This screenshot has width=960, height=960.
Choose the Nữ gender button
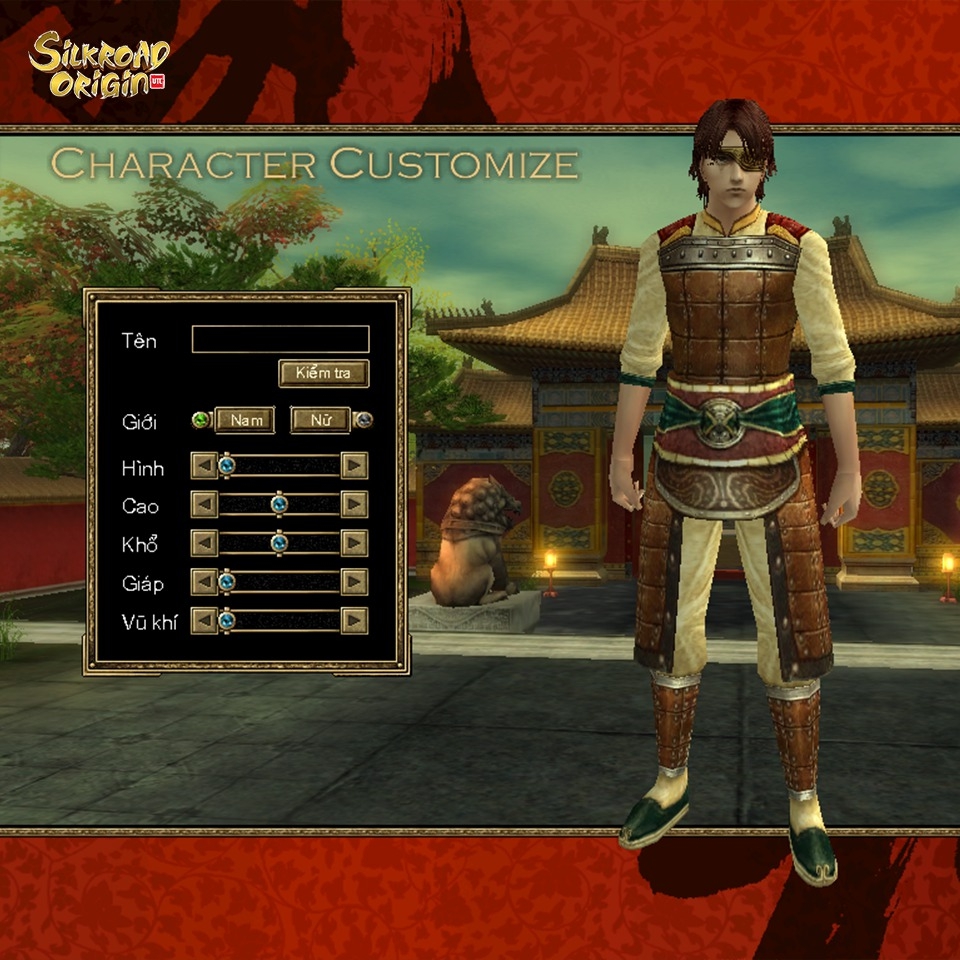(x=320, y=420)
